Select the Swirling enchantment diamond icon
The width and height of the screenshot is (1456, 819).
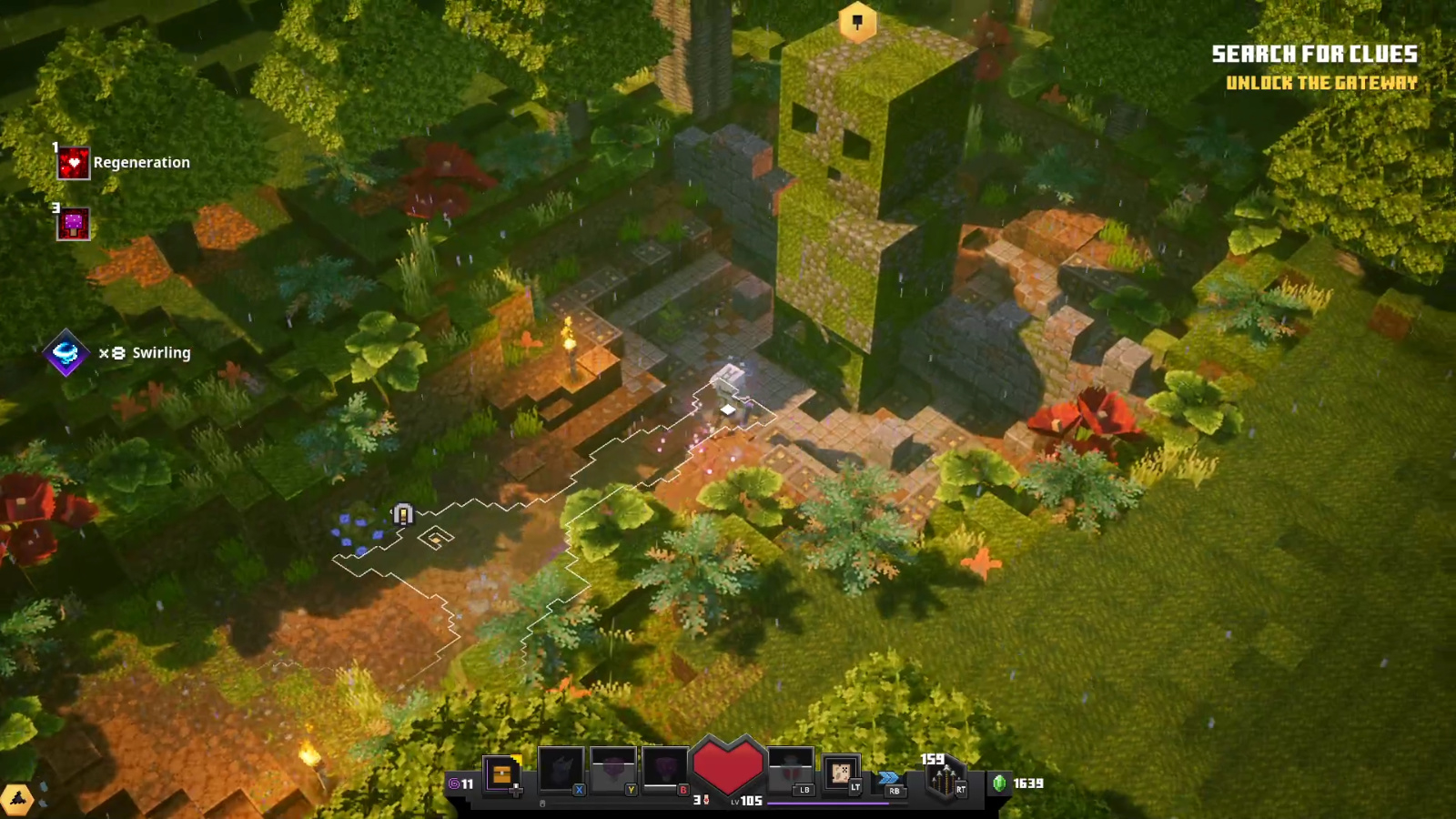click(66, 353)
